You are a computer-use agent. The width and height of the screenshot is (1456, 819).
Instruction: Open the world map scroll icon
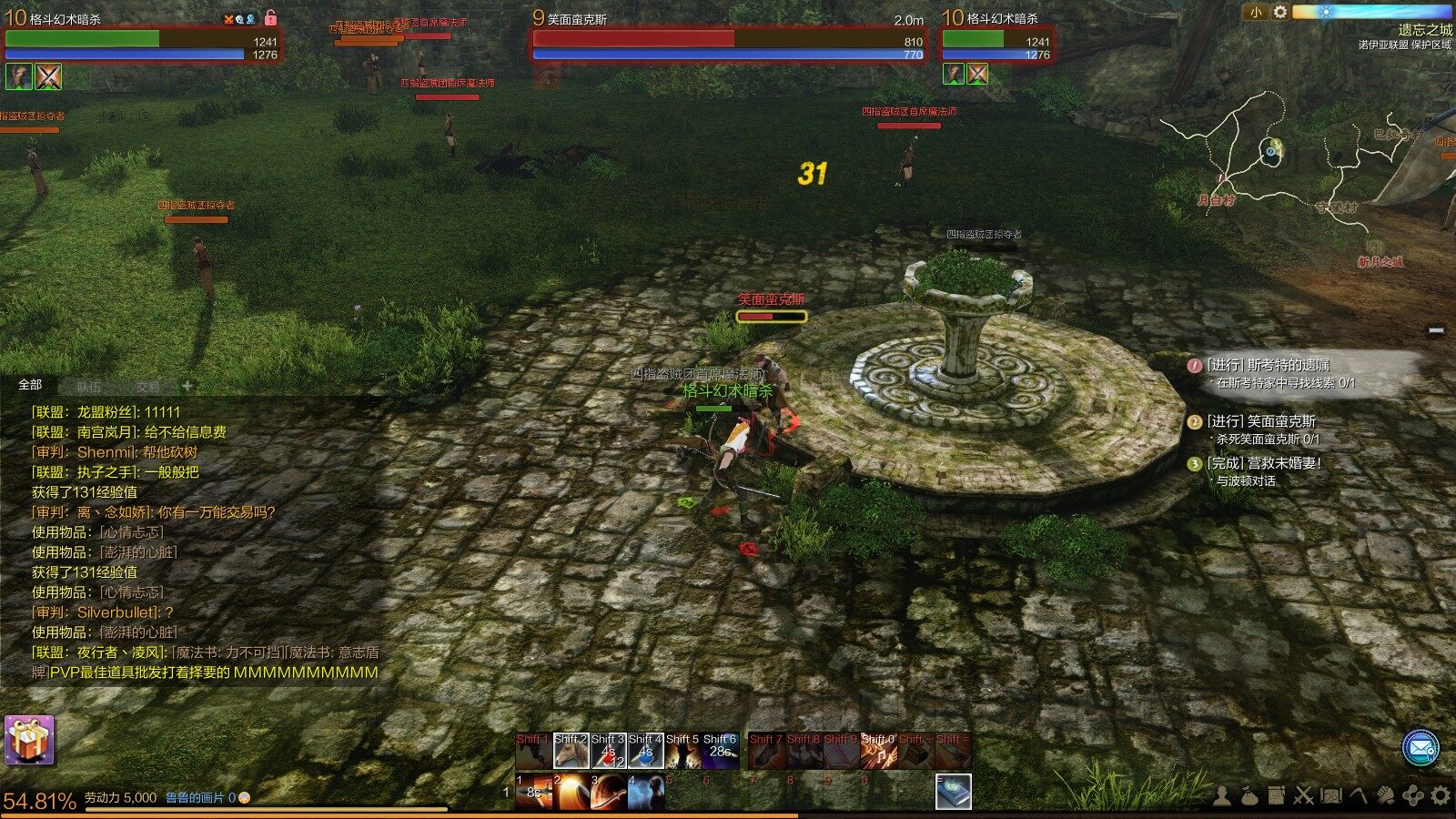coord(1331,796)
